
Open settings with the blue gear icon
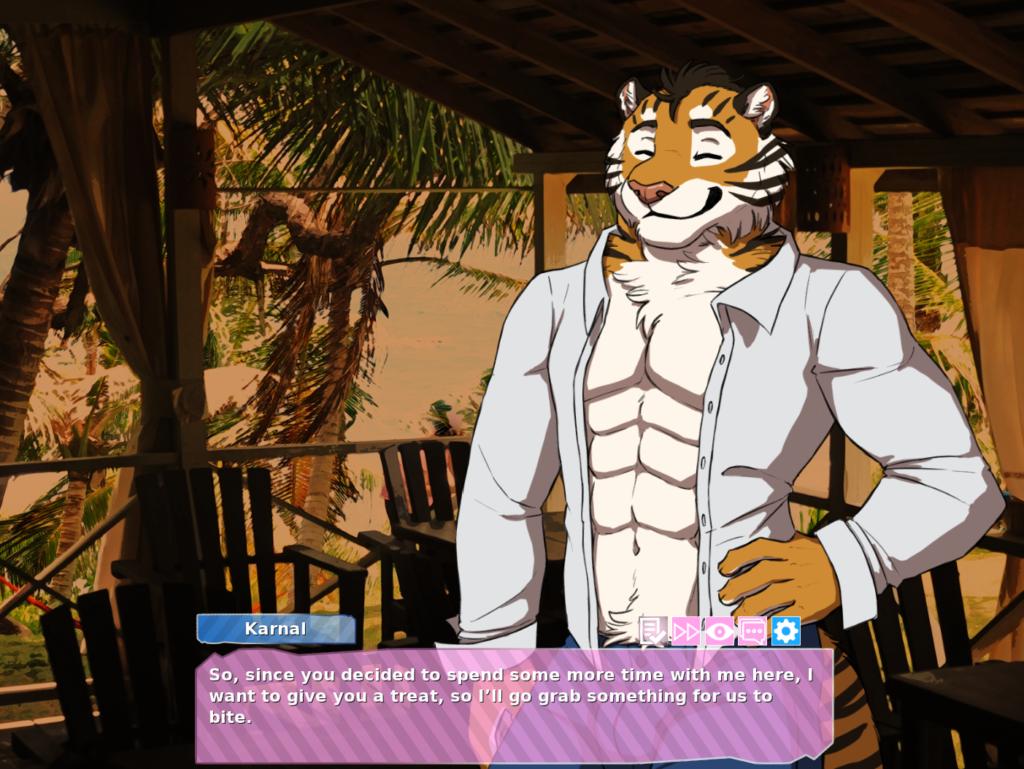click(786, 631)
